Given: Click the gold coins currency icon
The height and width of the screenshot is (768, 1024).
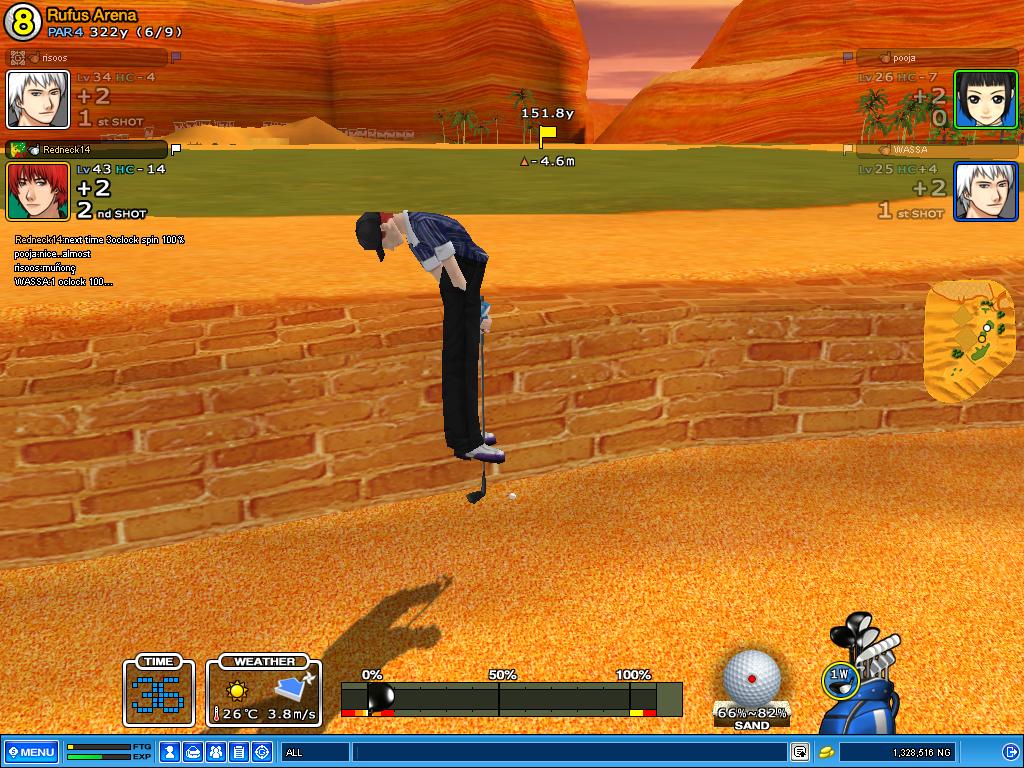Looking at the screenshot, I should (x=827, y=752).
